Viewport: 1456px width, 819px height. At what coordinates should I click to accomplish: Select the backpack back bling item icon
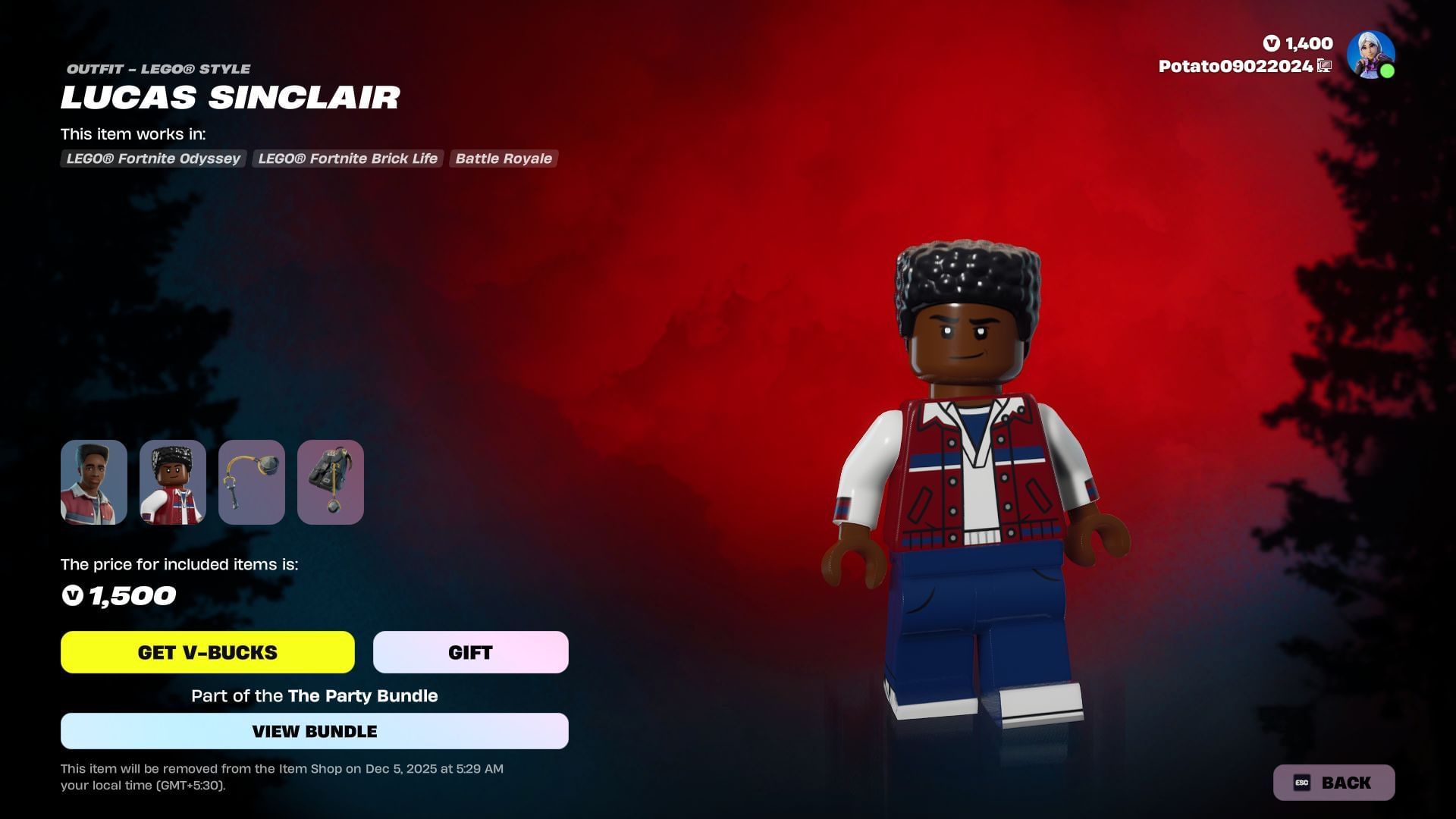coord(331,482)
